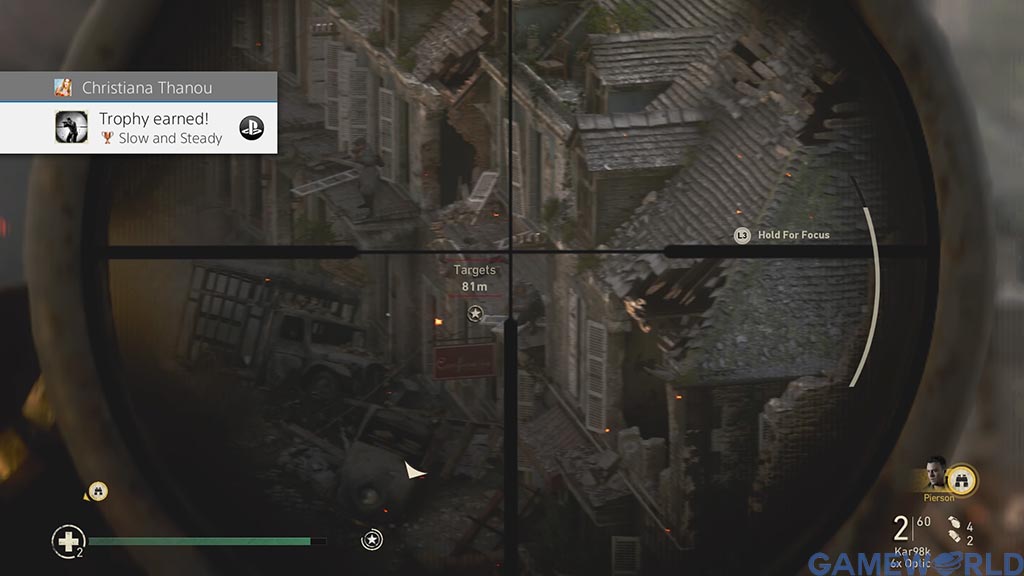Click Christiana Thanou's profile avatar
The height and width of the screenshot is (576, 1024).
tap(63, 87)
